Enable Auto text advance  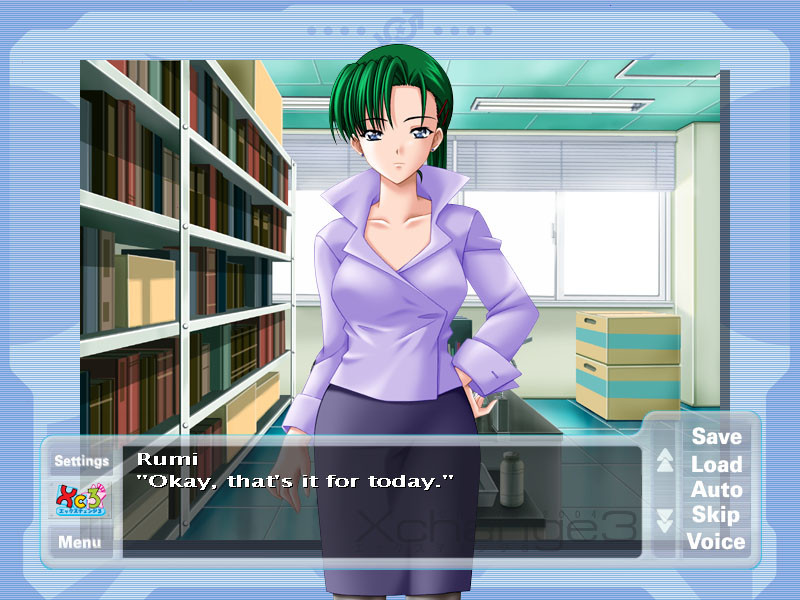click(716, 490)
